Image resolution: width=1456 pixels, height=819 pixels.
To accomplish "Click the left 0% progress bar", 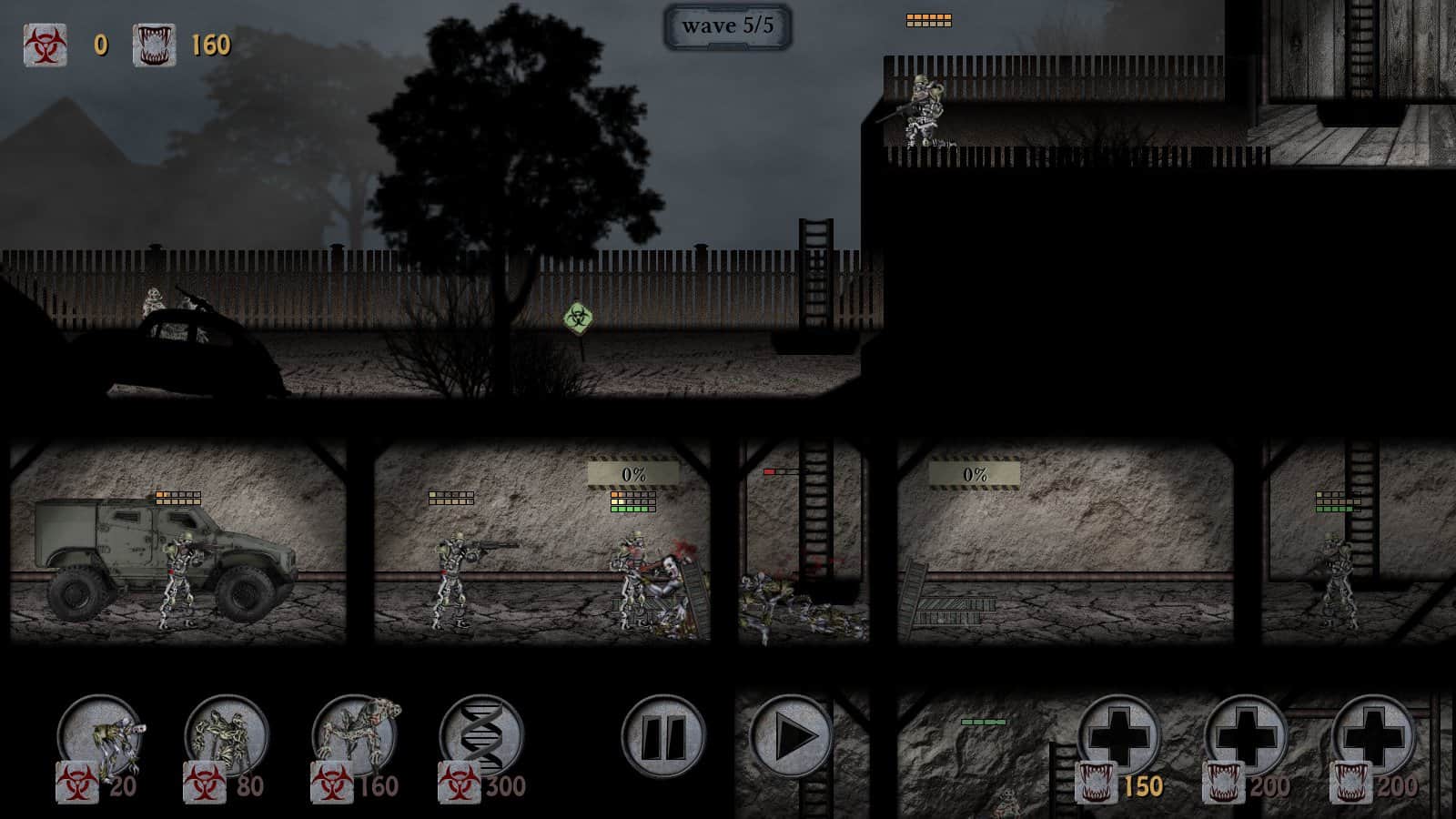I will coord(634,471).
